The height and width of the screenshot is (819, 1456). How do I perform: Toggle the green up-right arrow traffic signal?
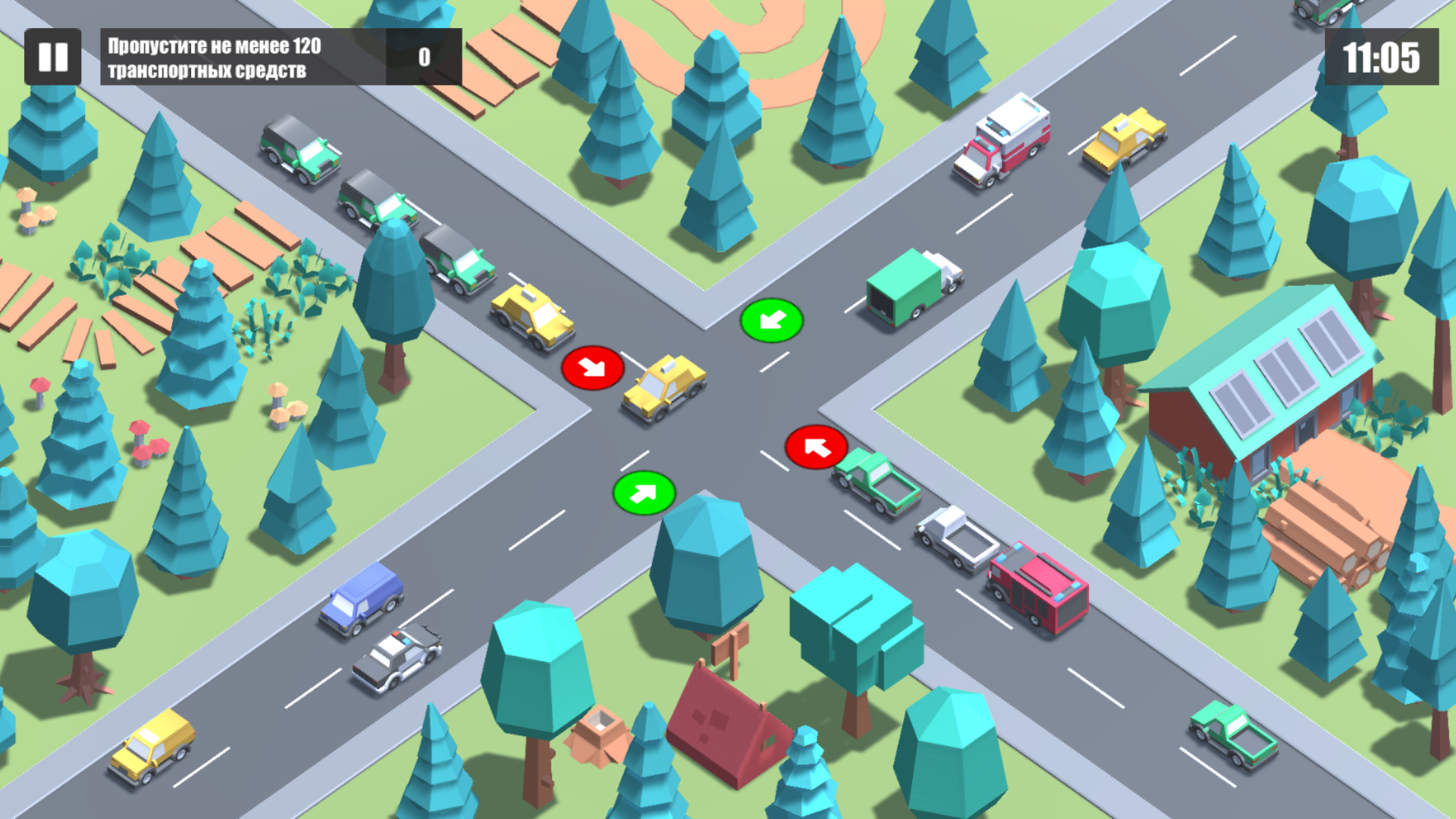point(644,494)
